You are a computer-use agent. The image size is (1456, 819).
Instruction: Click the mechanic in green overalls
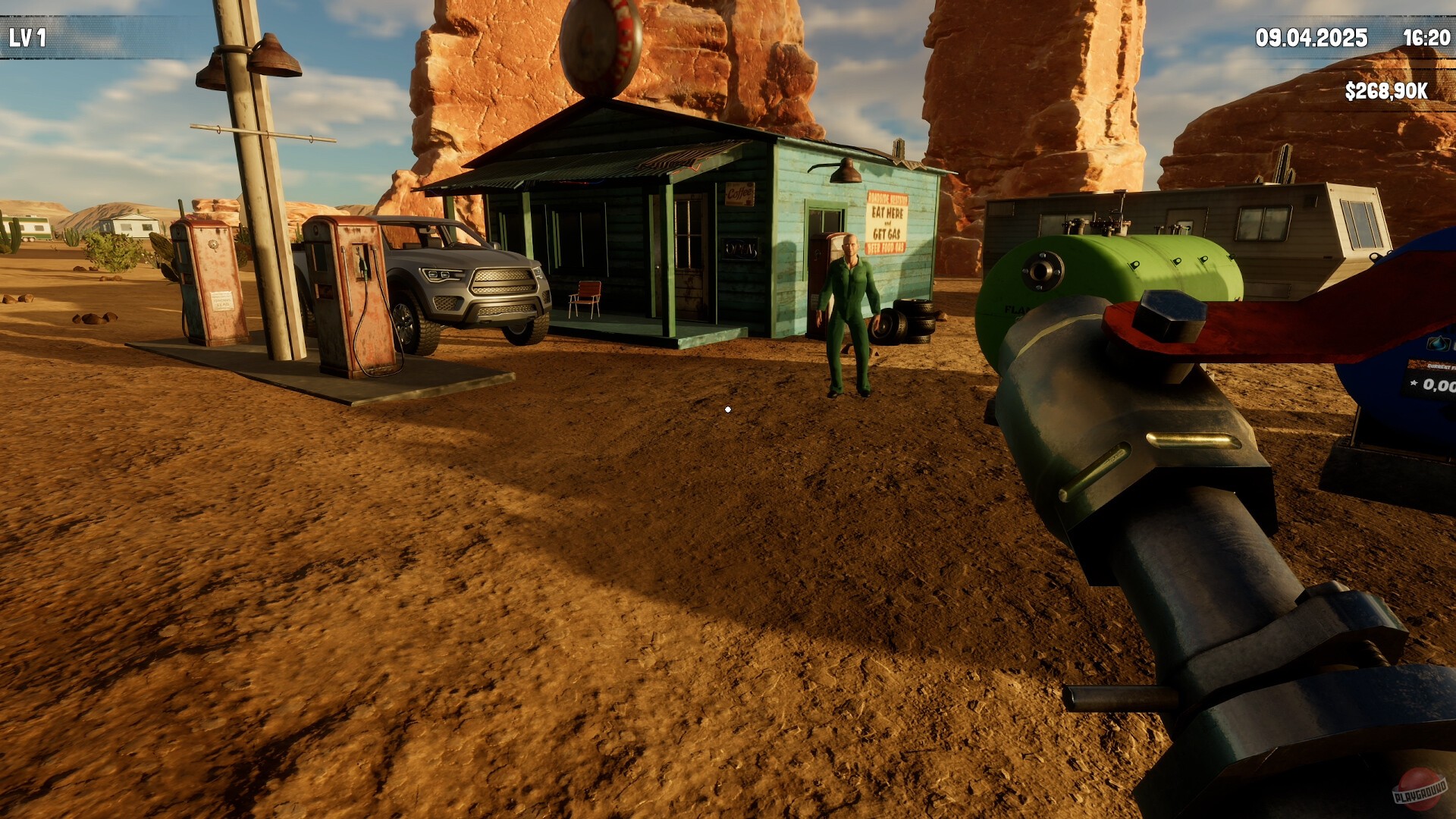(850, 303)
